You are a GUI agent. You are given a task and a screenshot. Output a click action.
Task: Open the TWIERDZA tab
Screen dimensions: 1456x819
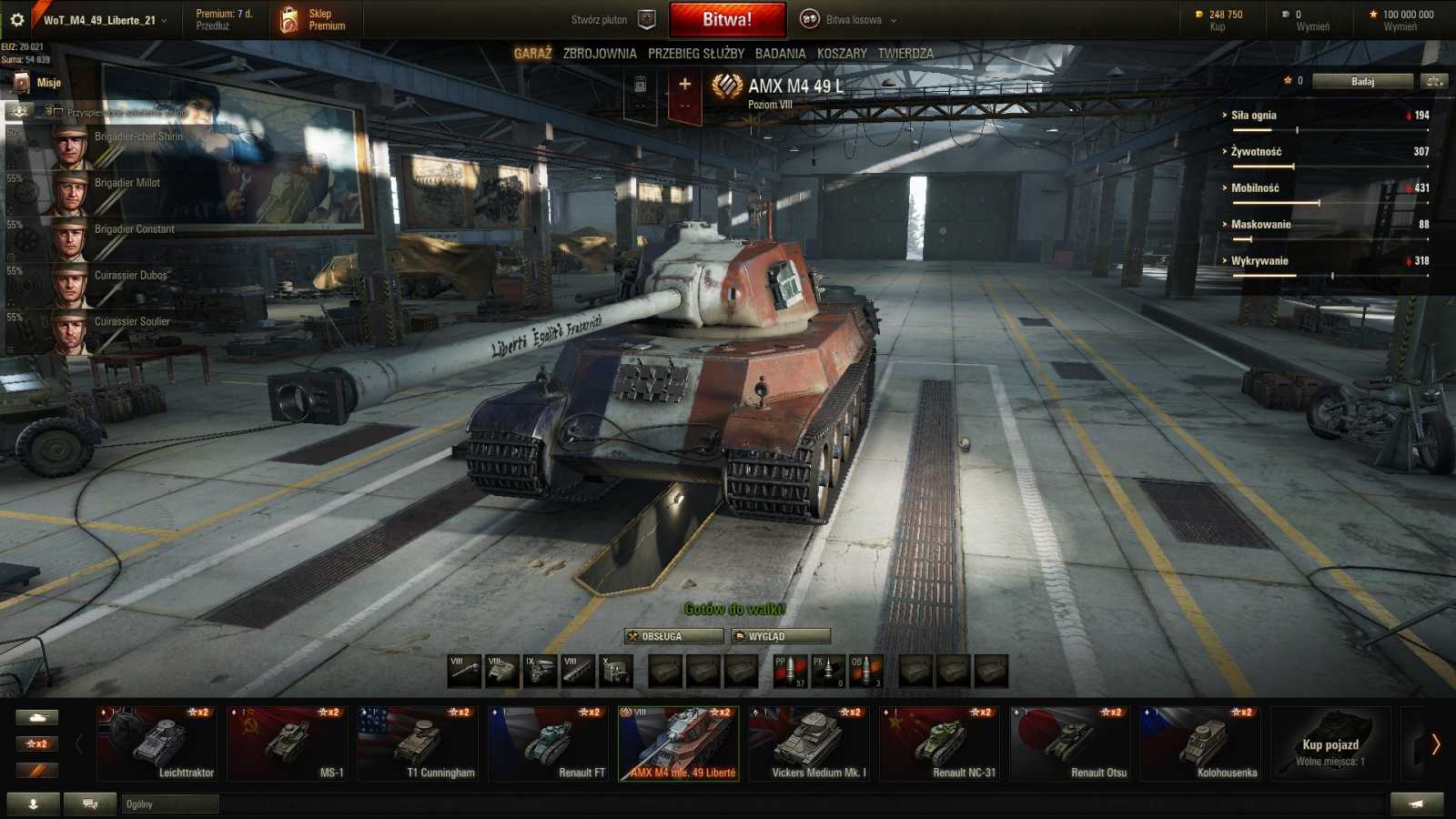coord(906,53)
